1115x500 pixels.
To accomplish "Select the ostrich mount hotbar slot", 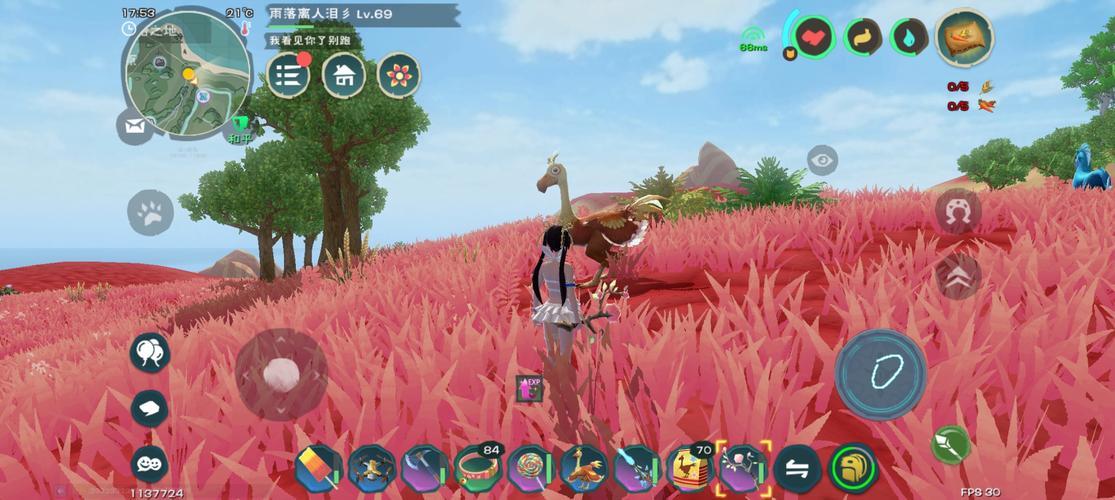I will pyautogui.click(x=583, y=468).
